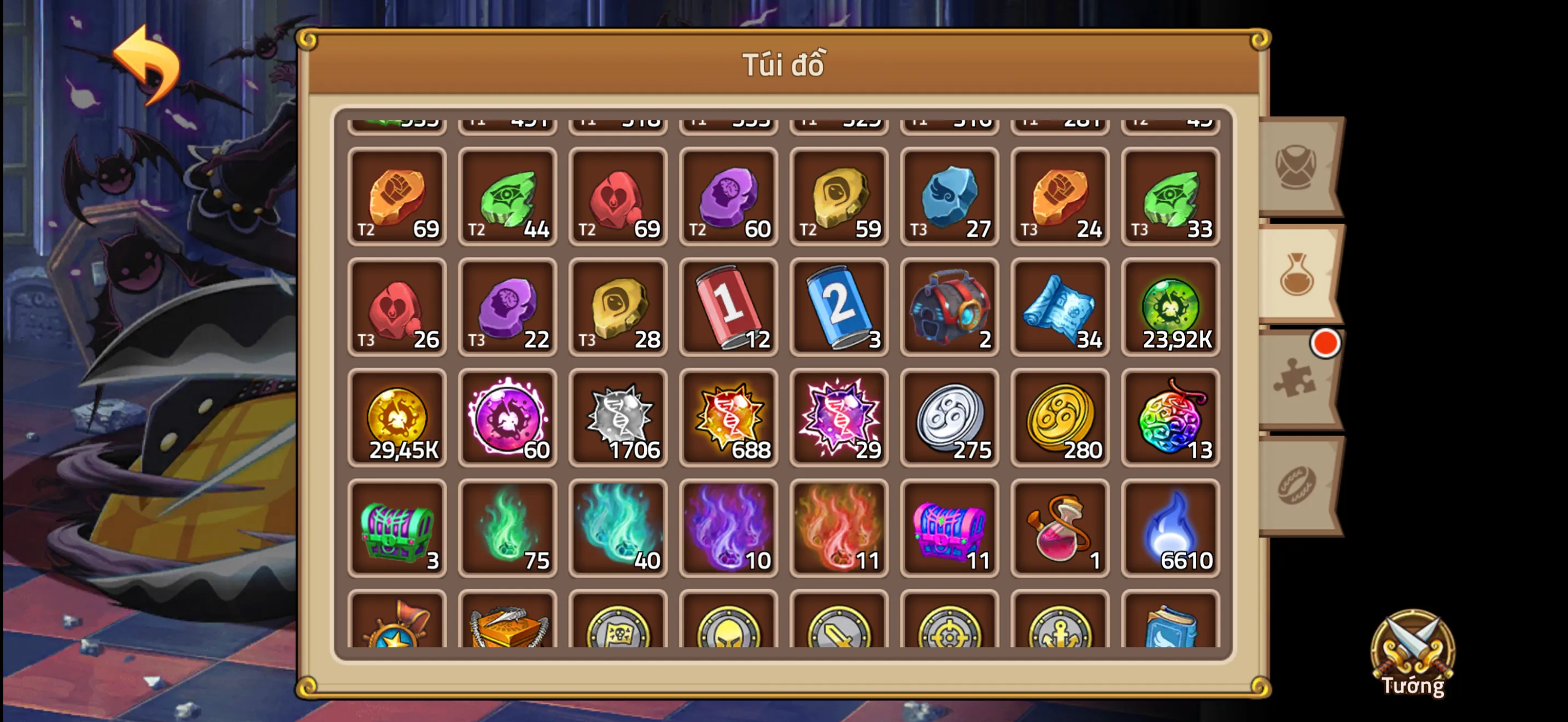Select the green poison orb (23,92K)

tap(1171, 307)
